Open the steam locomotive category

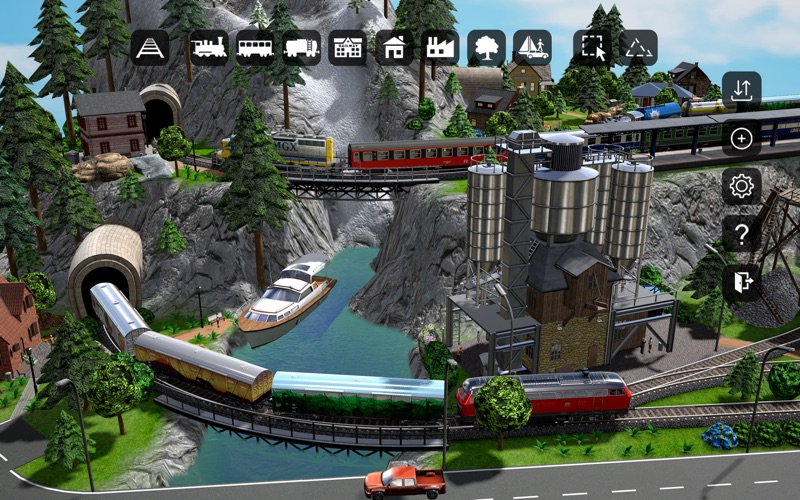[209, 47]
